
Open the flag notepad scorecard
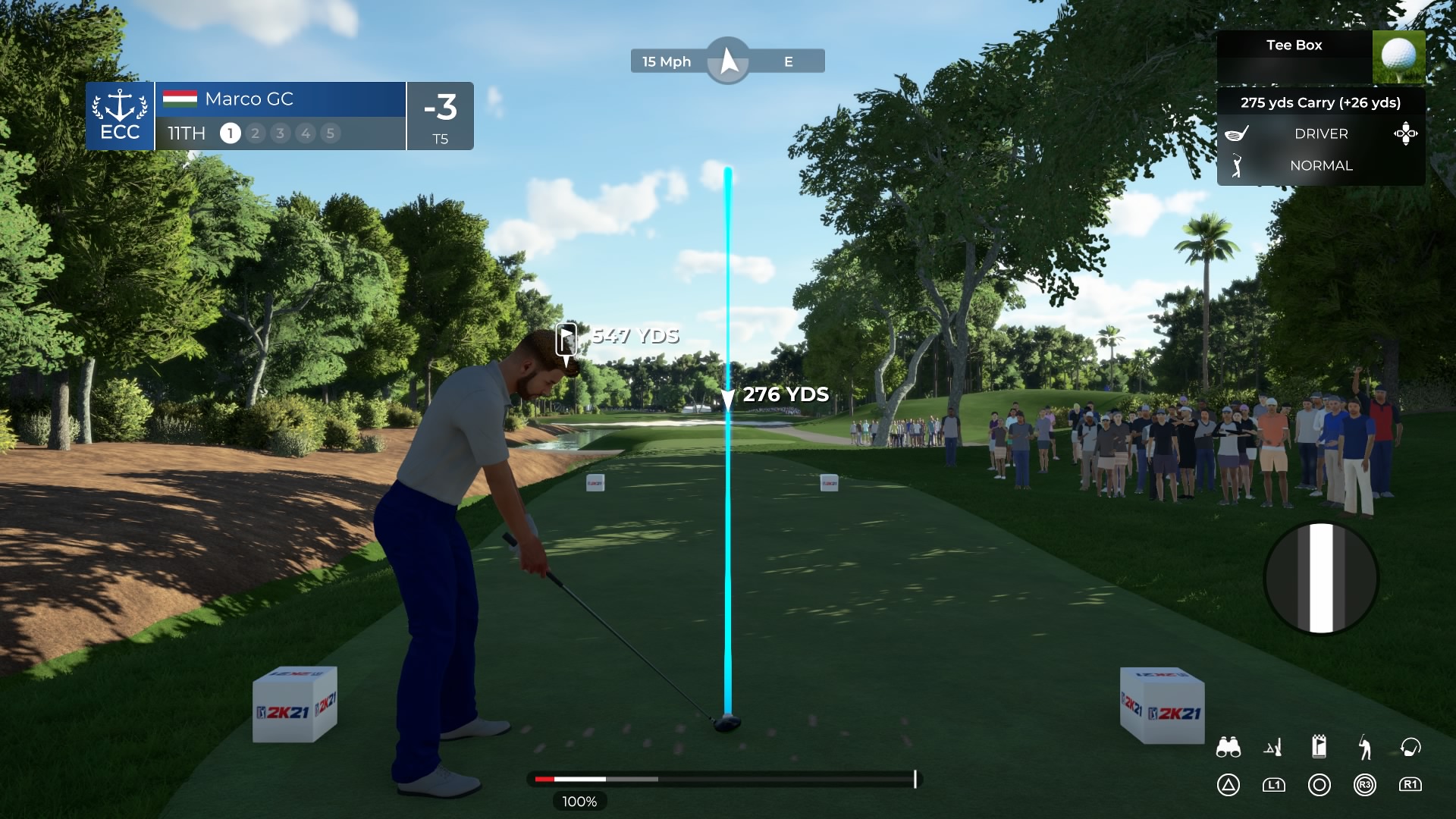(1319, 746)
